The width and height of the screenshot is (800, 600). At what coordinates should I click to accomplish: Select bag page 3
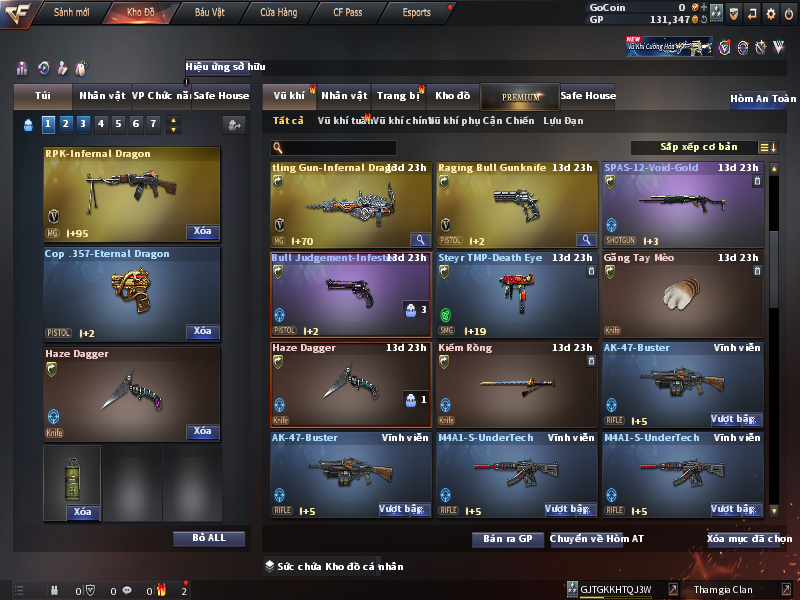(82, 124)
